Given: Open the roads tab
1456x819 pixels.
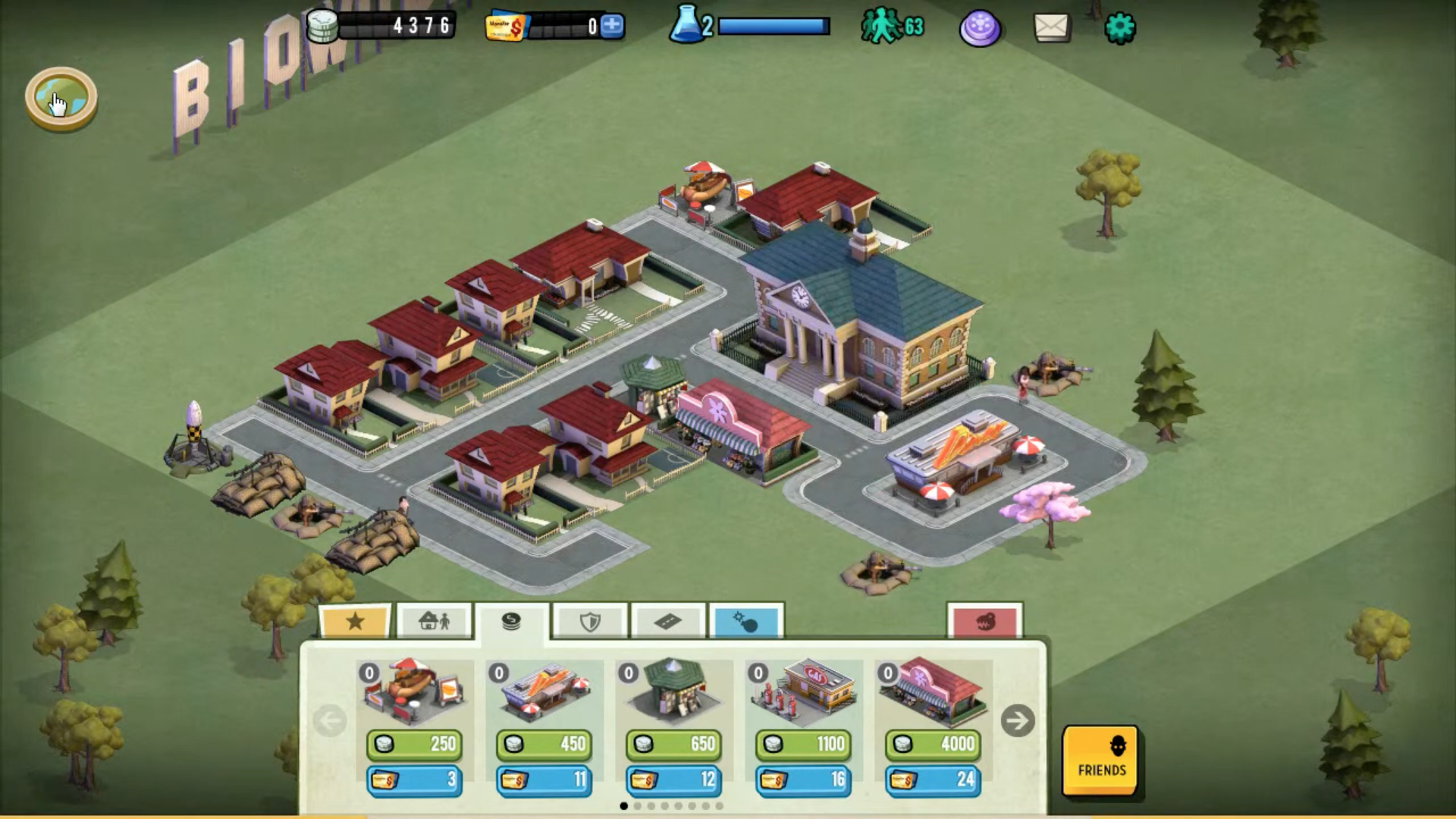Looking at the screenshot, I should [x=667, y=622].
